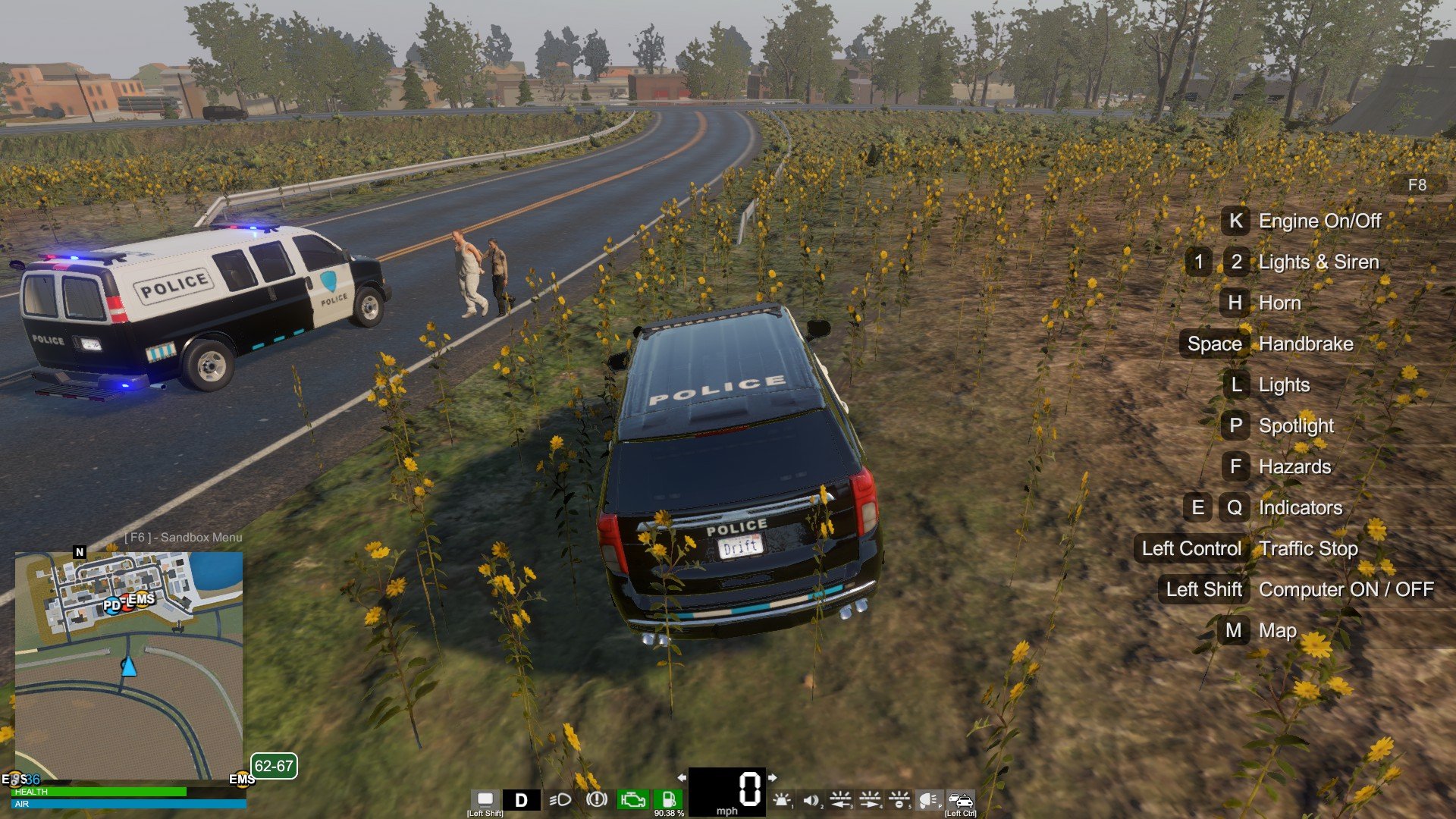
Task: Click the green 62-67 unit callsign badge
Action: tap(274, 766)
